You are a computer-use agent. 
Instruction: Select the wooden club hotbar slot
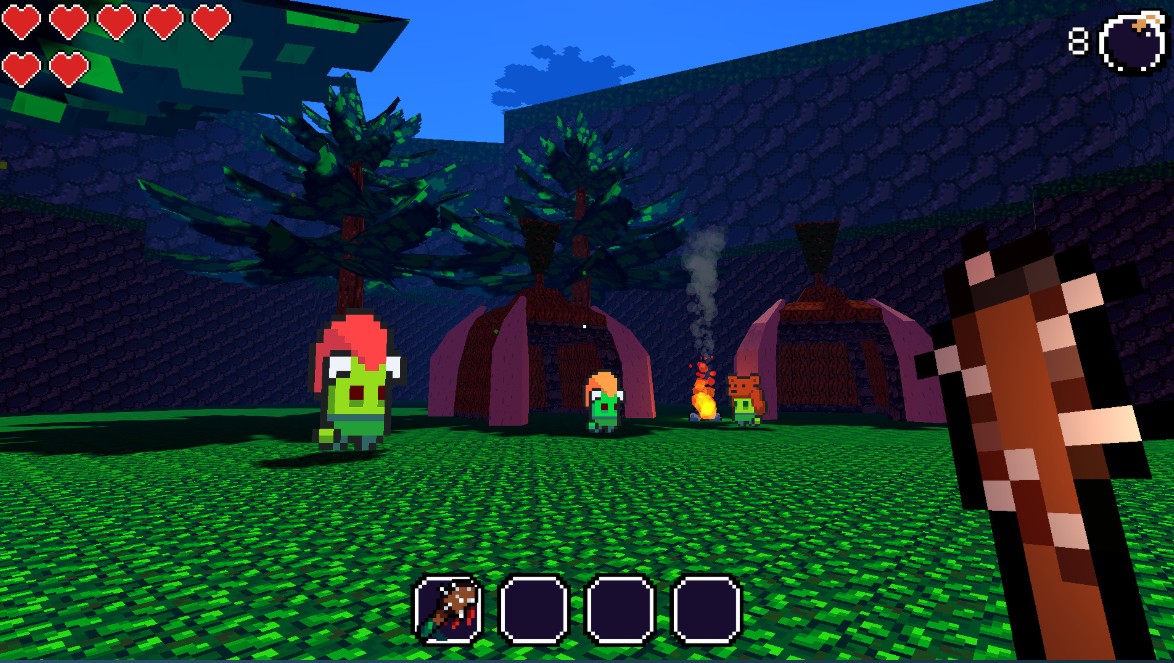click(x=449, y=609)
